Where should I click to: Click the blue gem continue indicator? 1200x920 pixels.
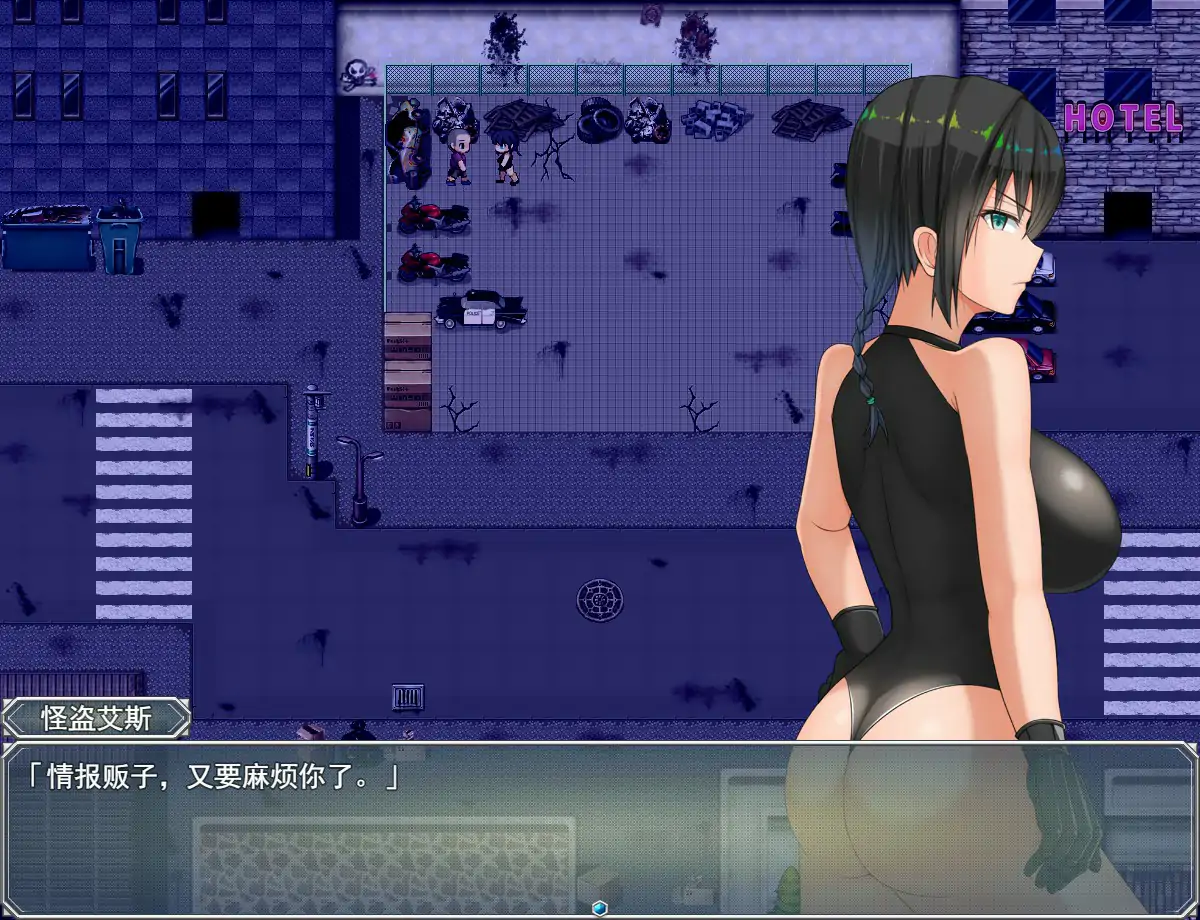600,907
